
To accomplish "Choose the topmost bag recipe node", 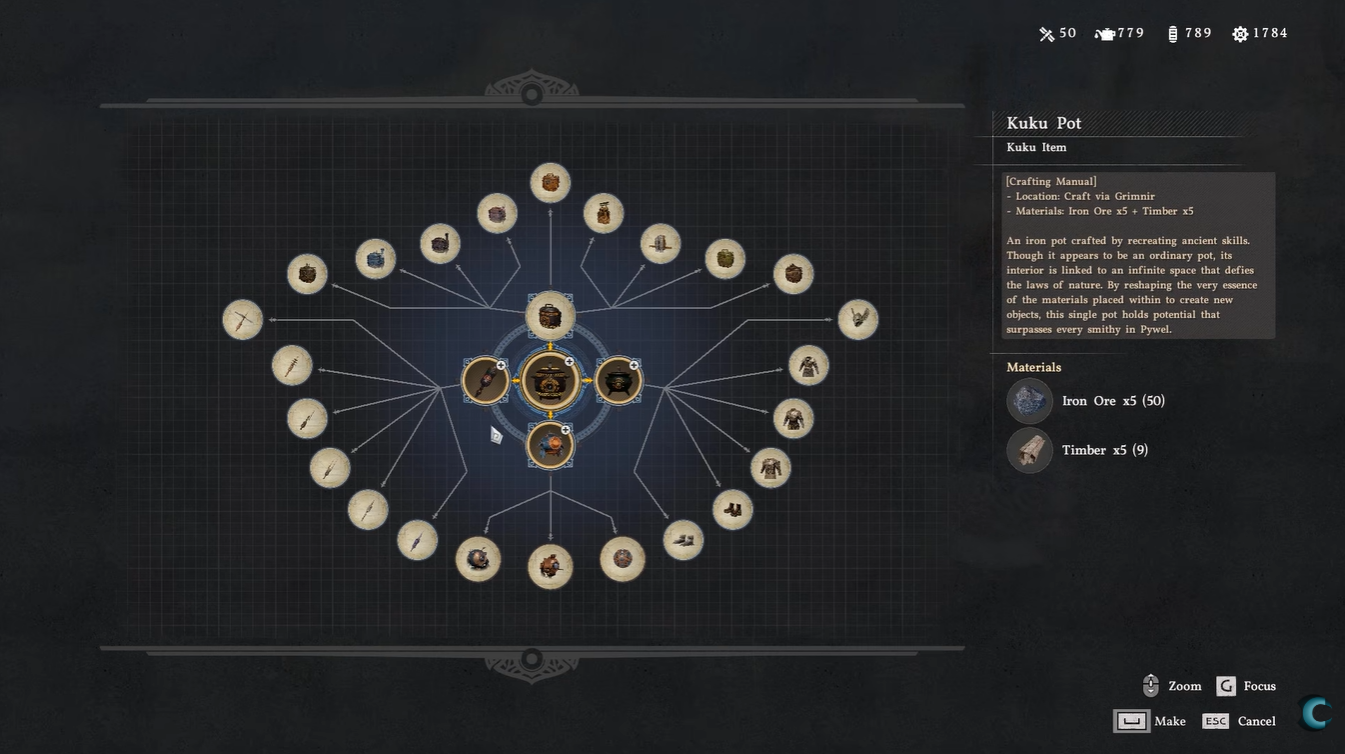I will [x=550, y=183].
